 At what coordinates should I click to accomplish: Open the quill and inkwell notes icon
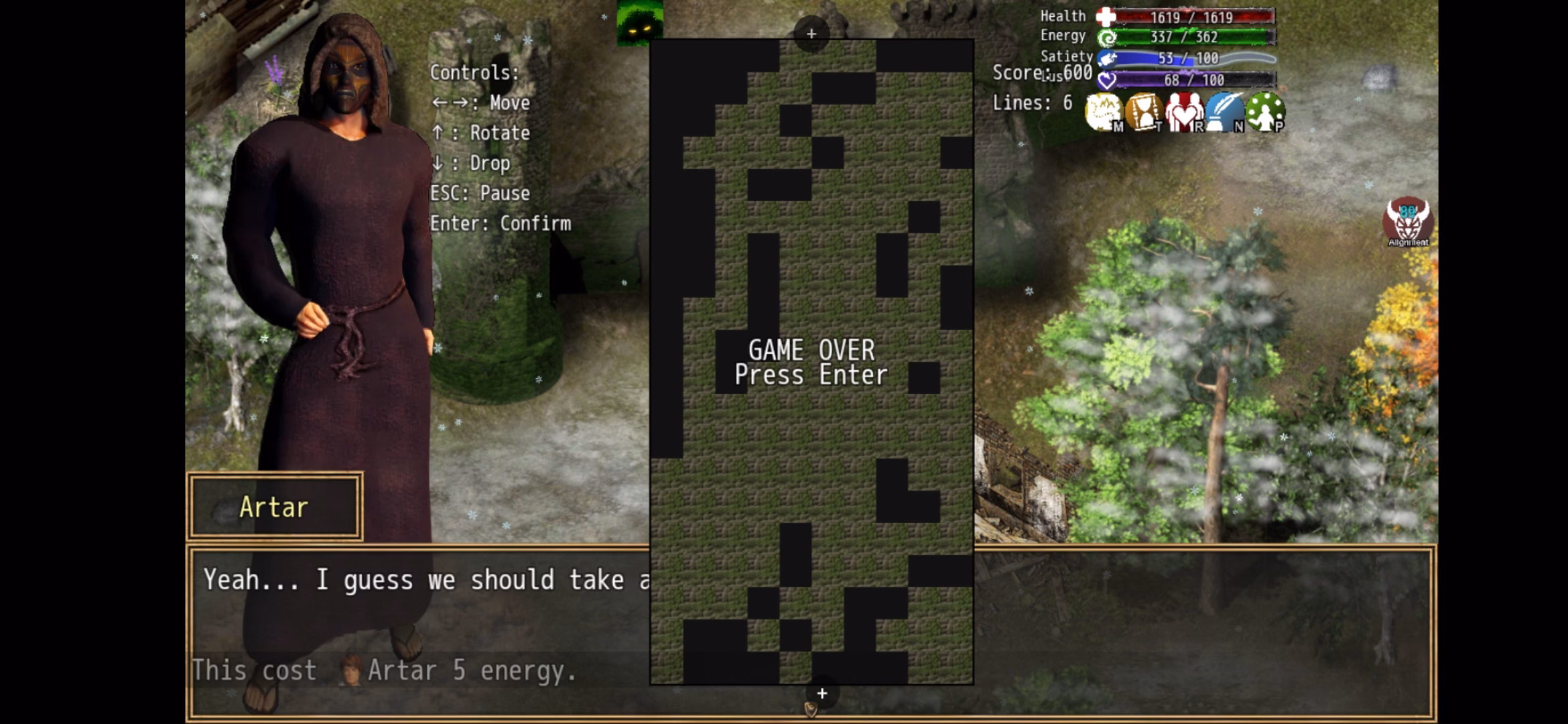1224,112
